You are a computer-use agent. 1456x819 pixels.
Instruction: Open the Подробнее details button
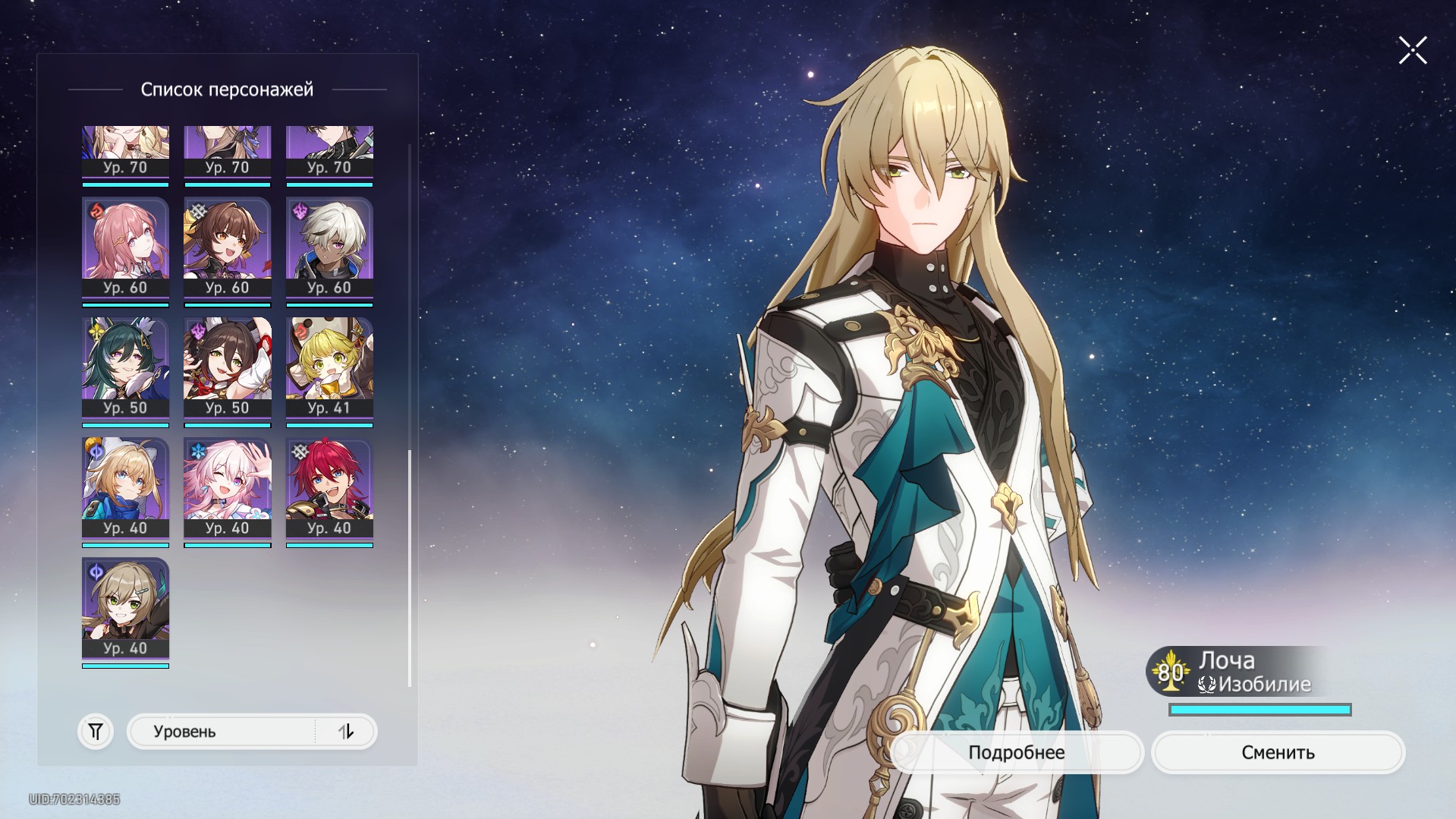coord(1016,752)
